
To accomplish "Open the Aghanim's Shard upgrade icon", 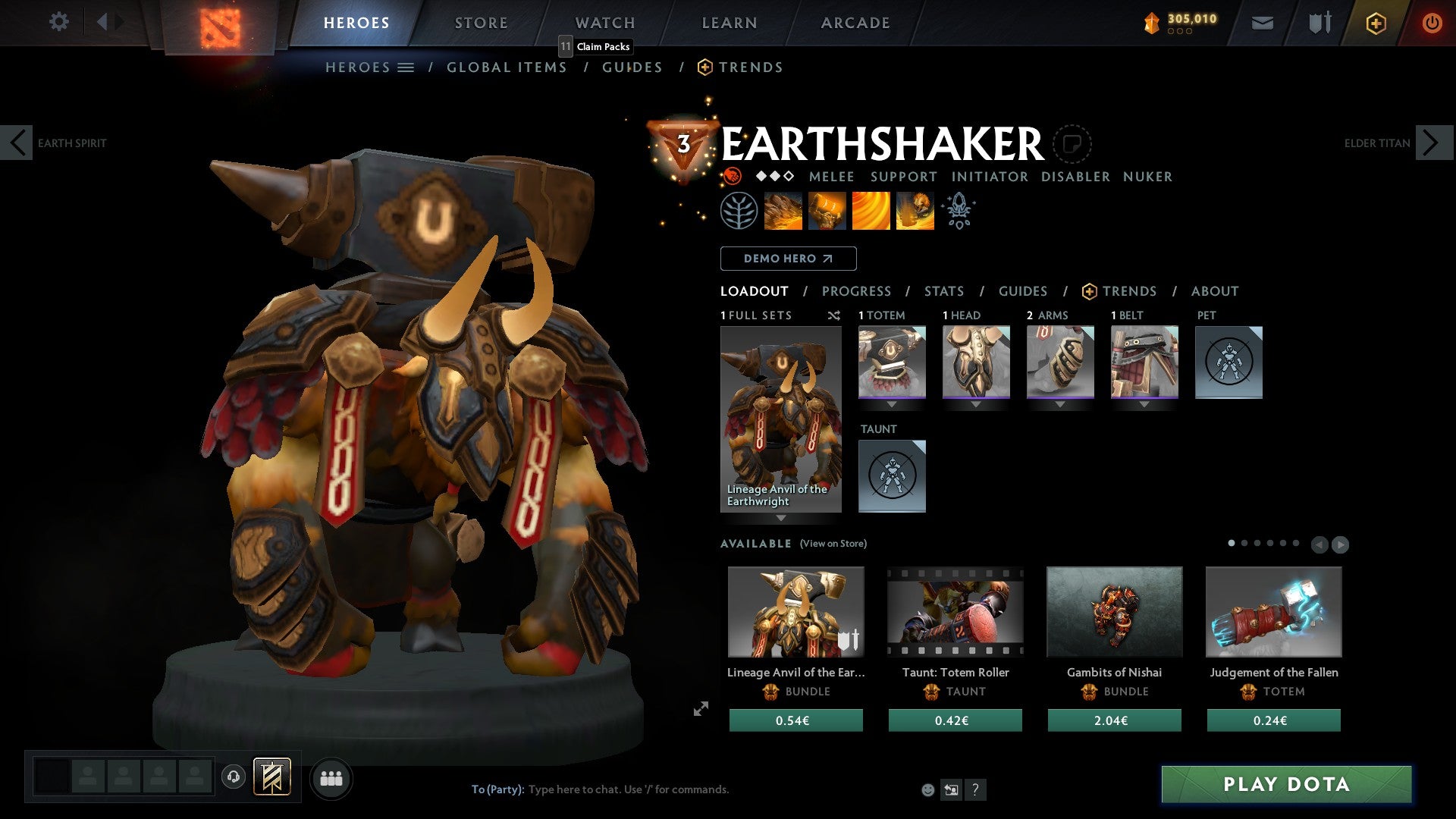I will click(958, 210).
